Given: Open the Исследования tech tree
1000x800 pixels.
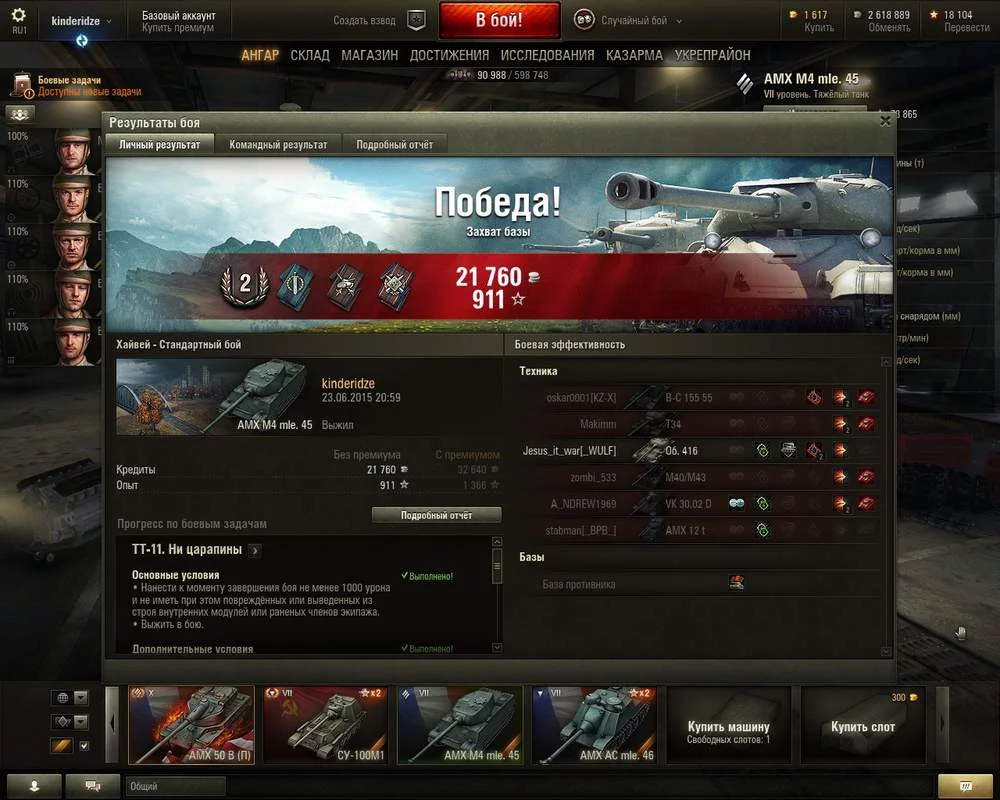Looking at the screenshot, I should [x=547, y=55].
